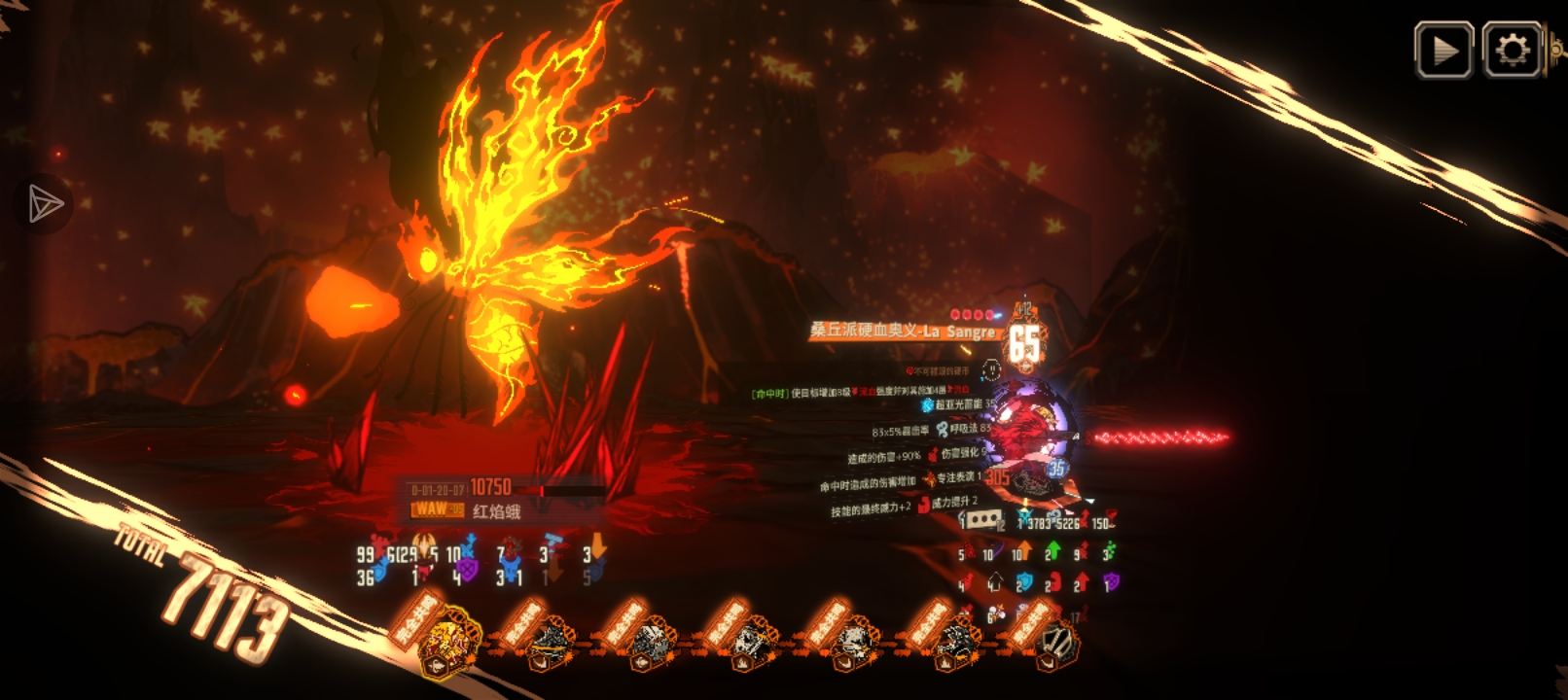Click the play speed arrow button
Image resolution: width=1568 pixels, height=700 pixels.
1443,51
